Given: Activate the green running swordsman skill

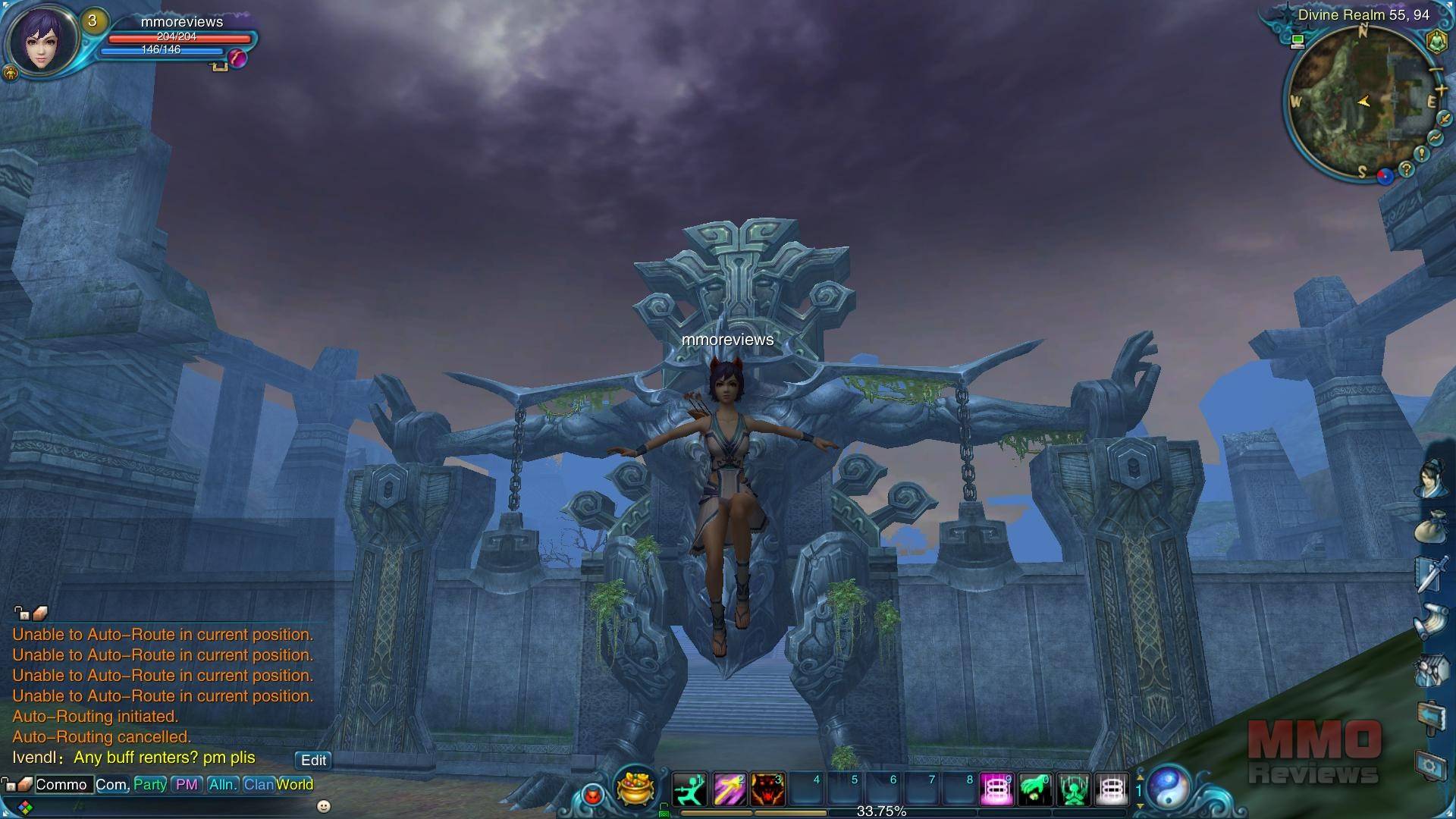Looking at the screenshot, I should click(x=690, y=789).
